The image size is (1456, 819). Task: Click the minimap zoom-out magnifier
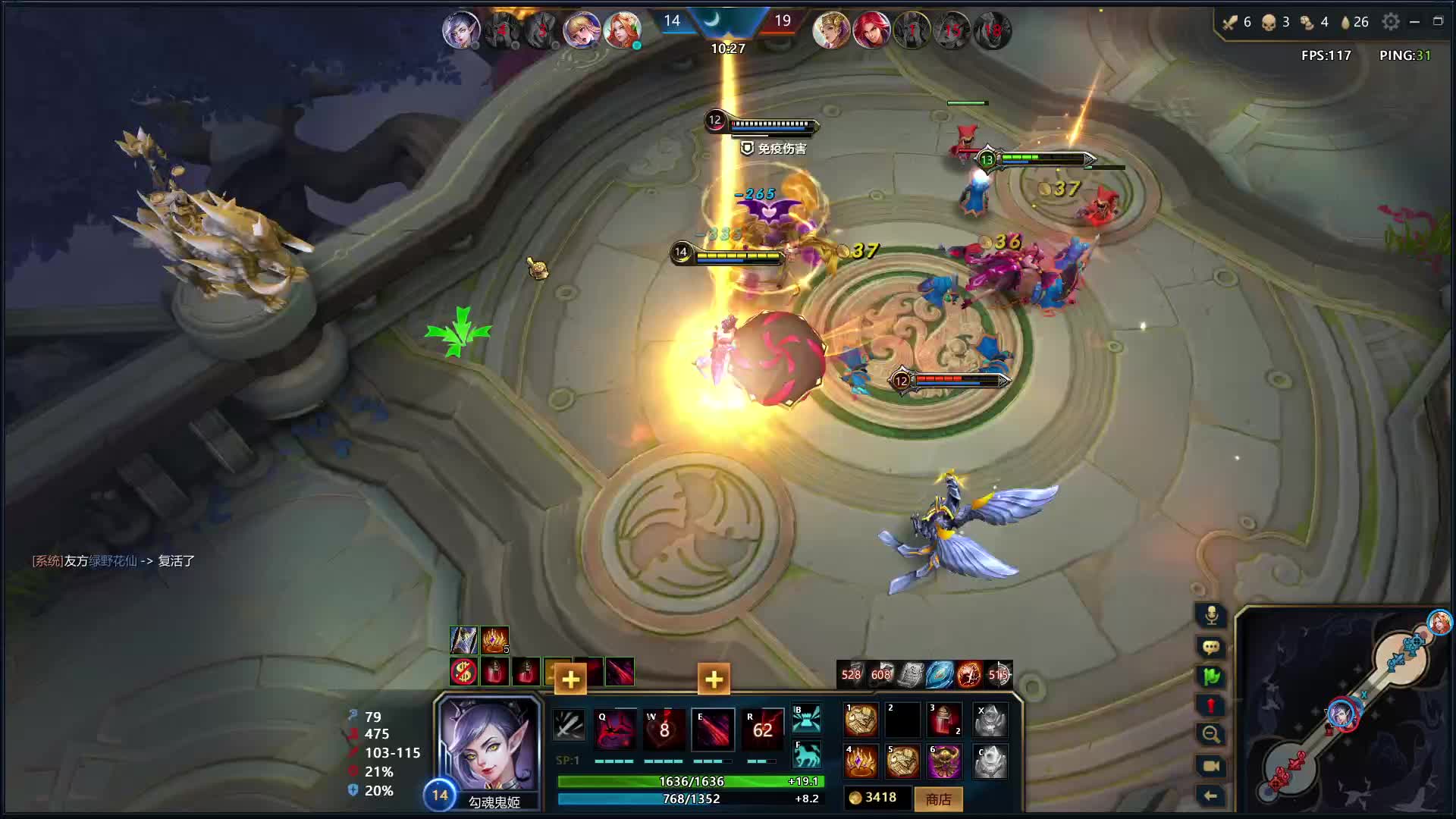click(x=1211, y=734)
